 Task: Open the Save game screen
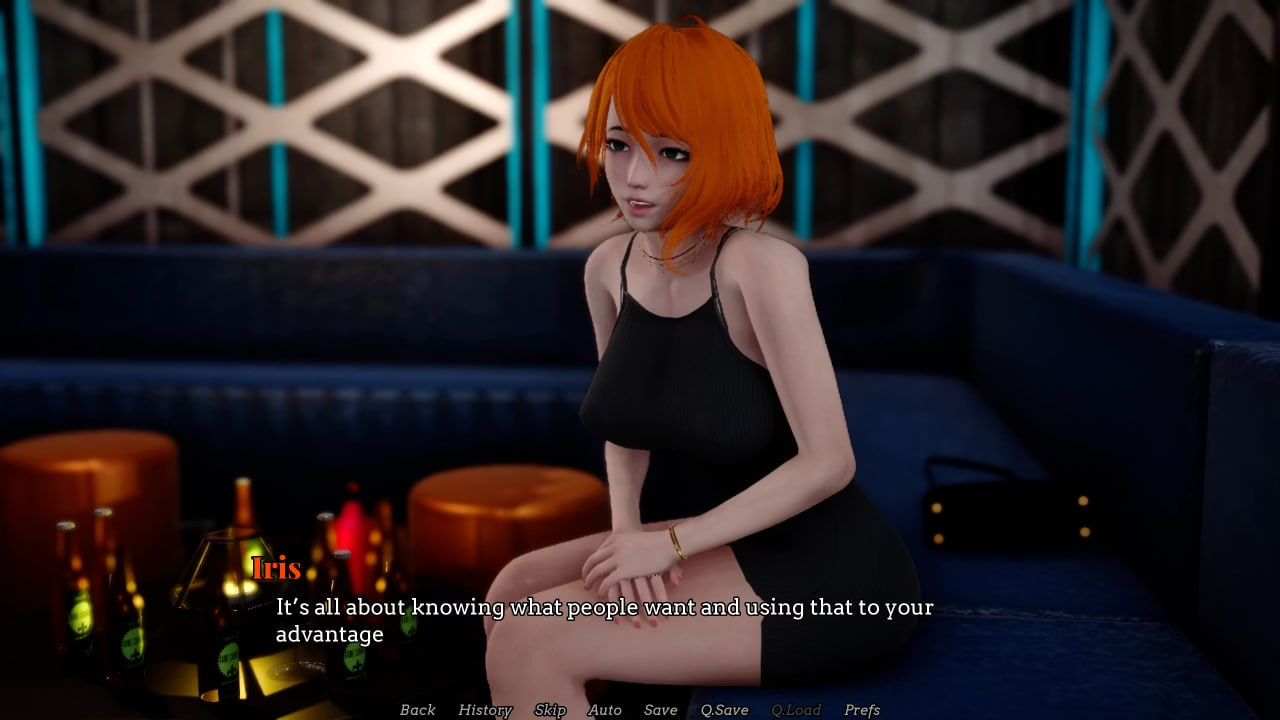660,710
